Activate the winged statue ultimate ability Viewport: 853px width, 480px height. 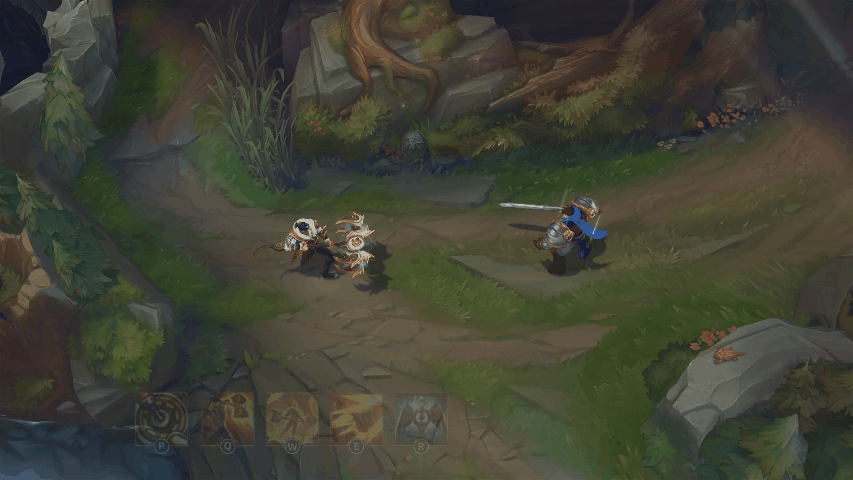(420, 418)
